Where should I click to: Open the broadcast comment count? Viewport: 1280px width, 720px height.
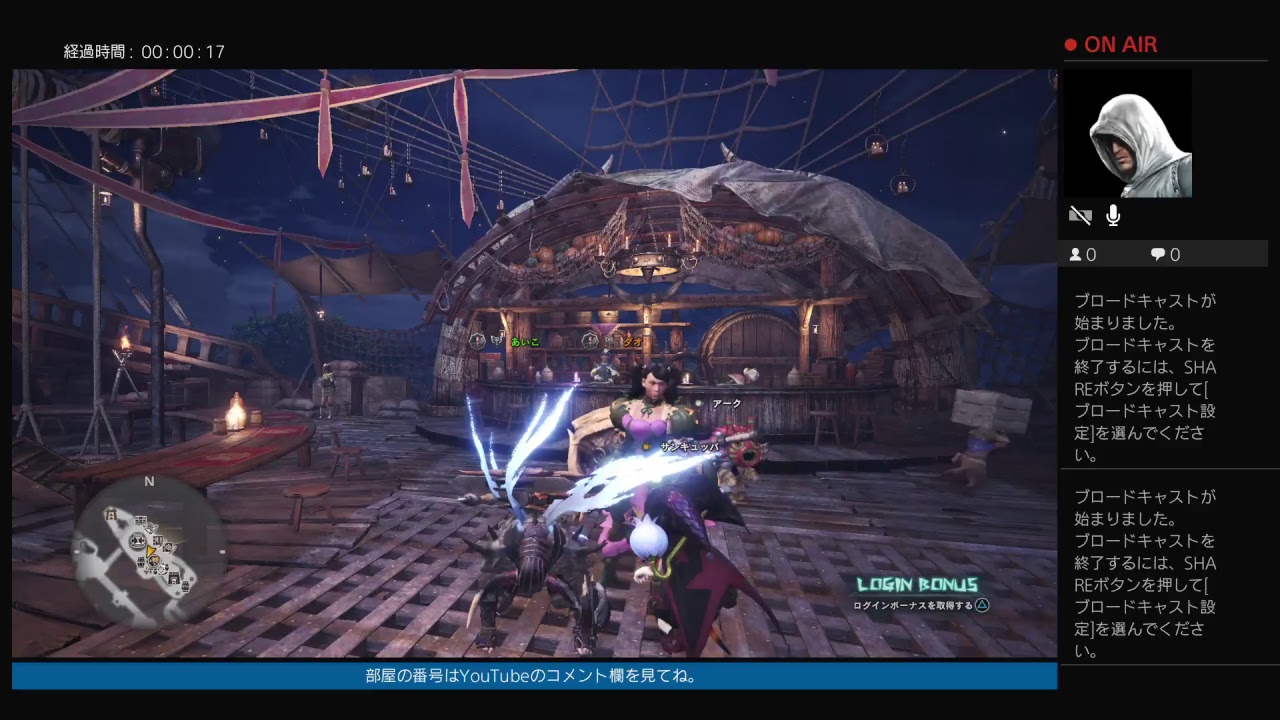click(x=1165, y=255)
